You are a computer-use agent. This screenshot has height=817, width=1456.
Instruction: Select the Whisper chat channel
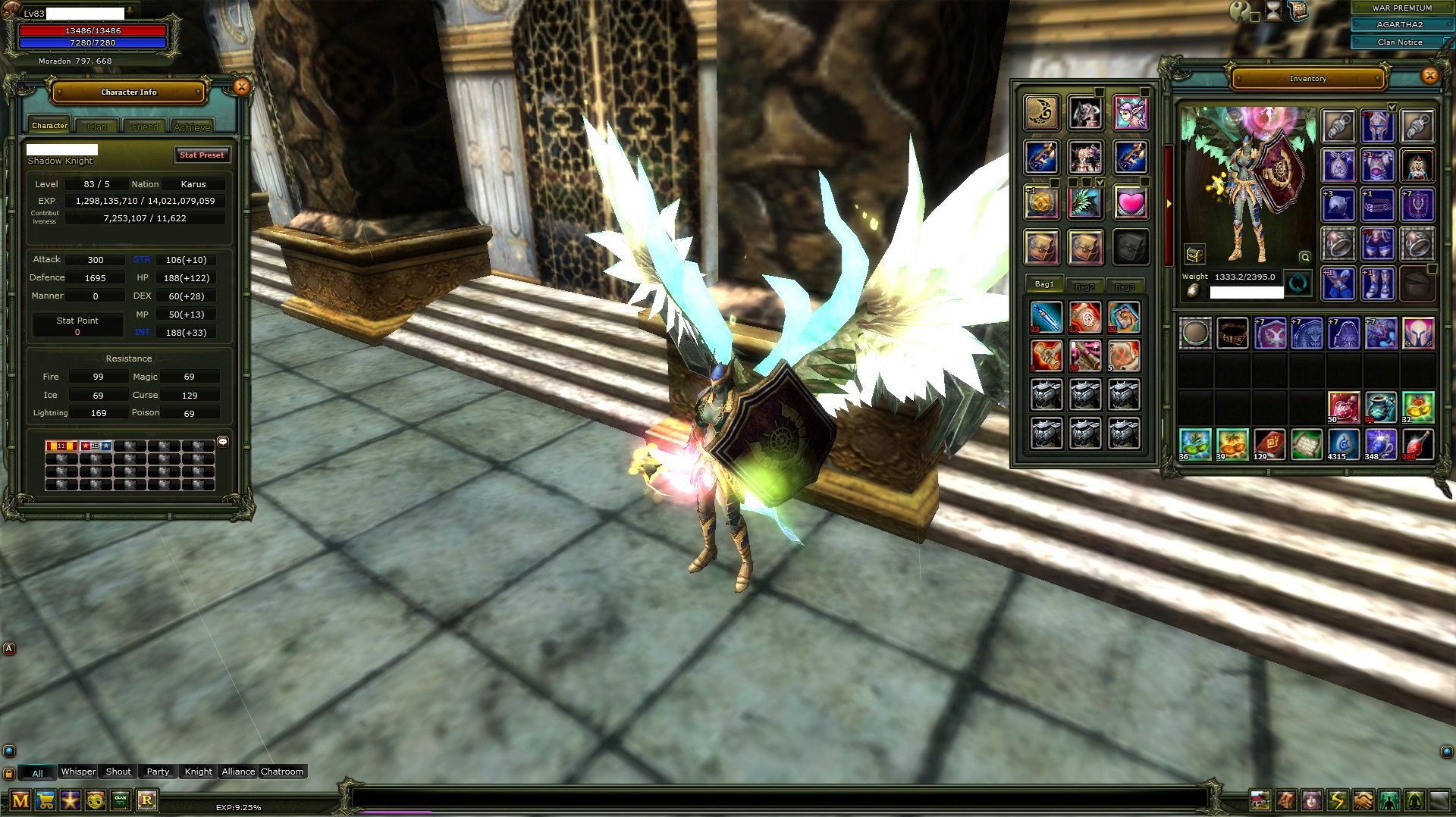tap(77, 771)
